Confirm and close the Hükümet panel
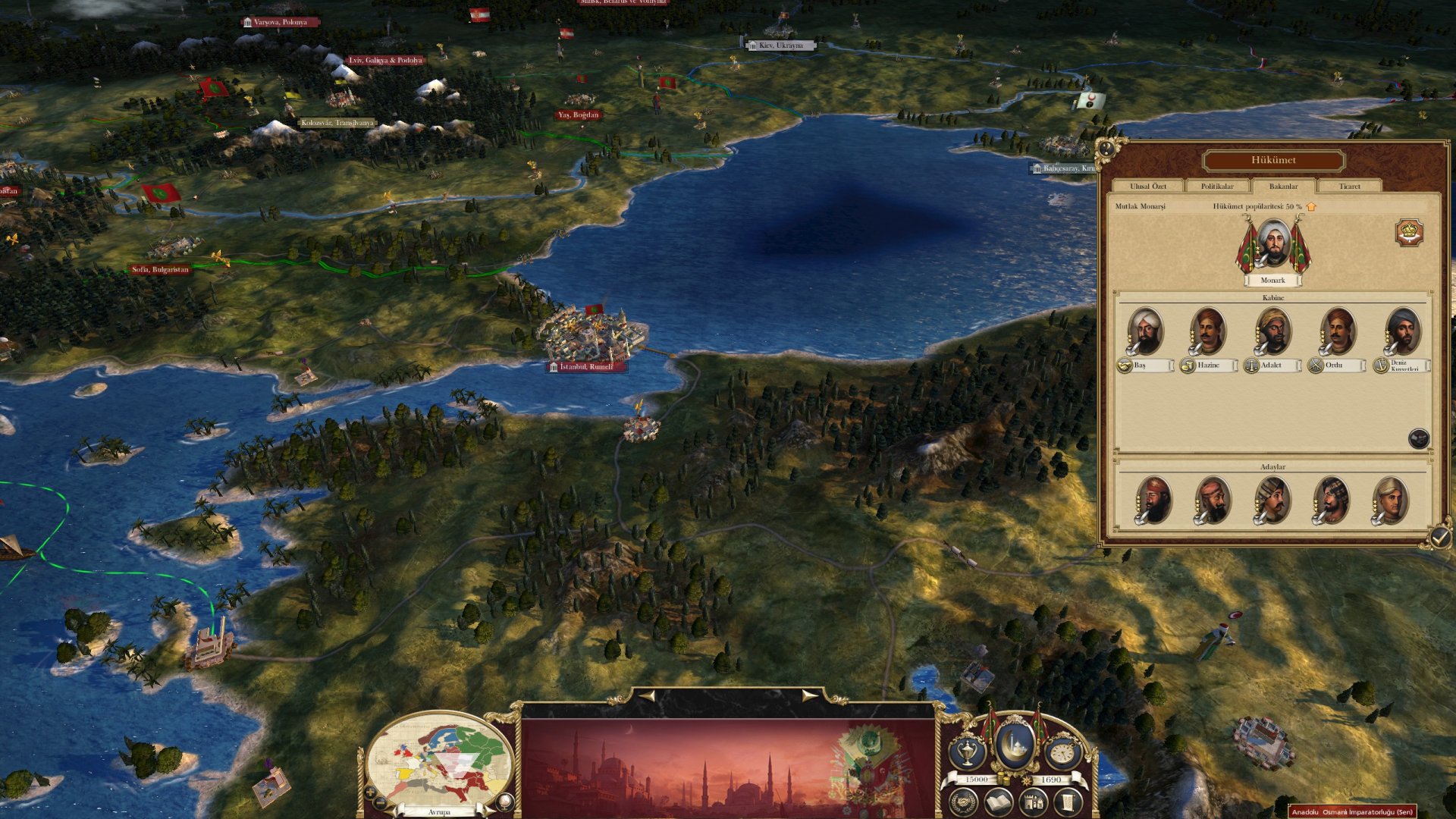This screenshot has width=1456, height=819. pyautogui.click(x=1439, y=538)
